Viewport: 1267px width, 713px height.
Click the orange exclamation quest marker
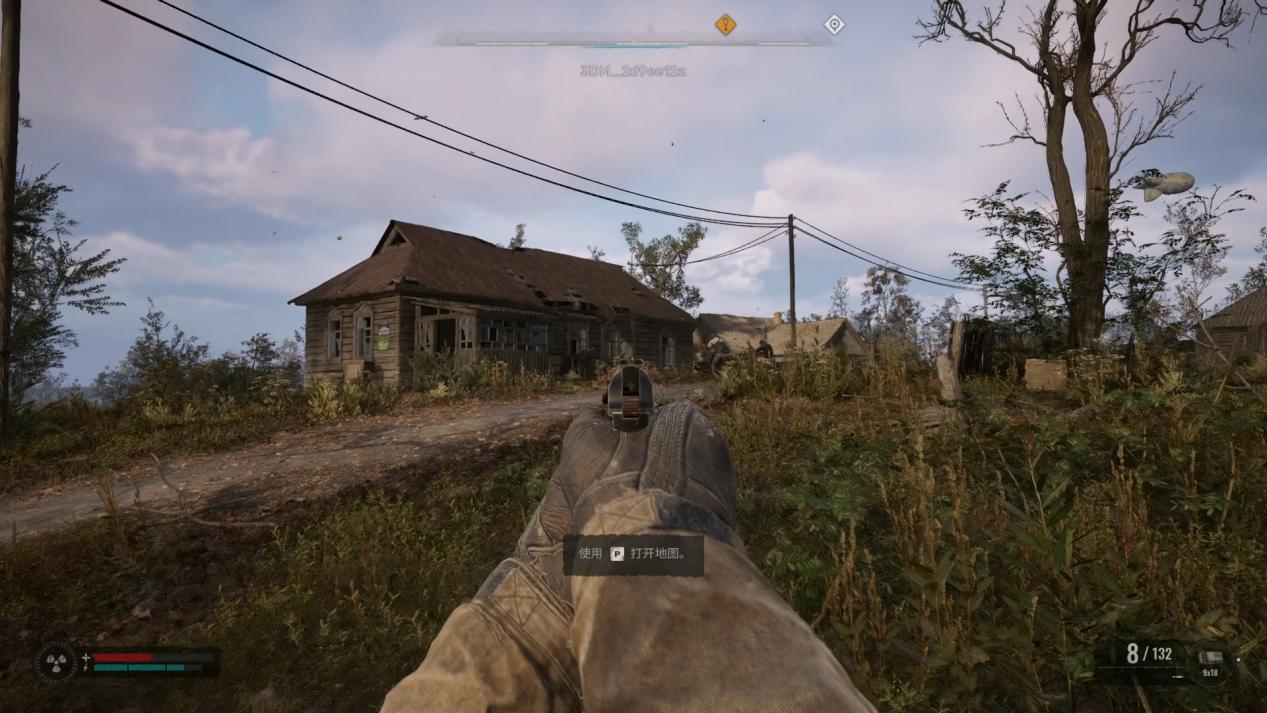[x=725, y=24]
